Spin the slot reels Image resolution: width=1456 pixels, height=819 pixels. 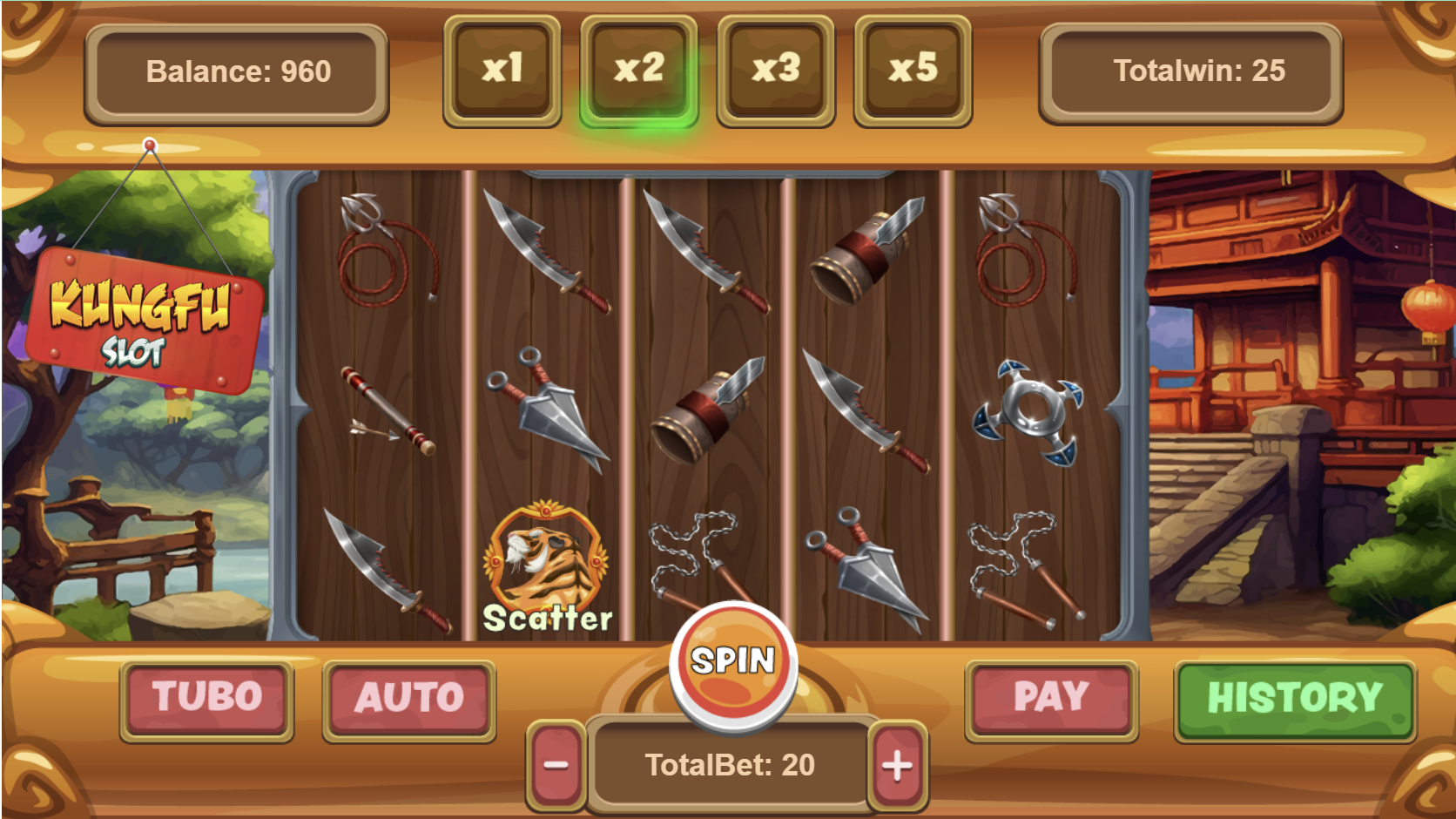point(733,665)
